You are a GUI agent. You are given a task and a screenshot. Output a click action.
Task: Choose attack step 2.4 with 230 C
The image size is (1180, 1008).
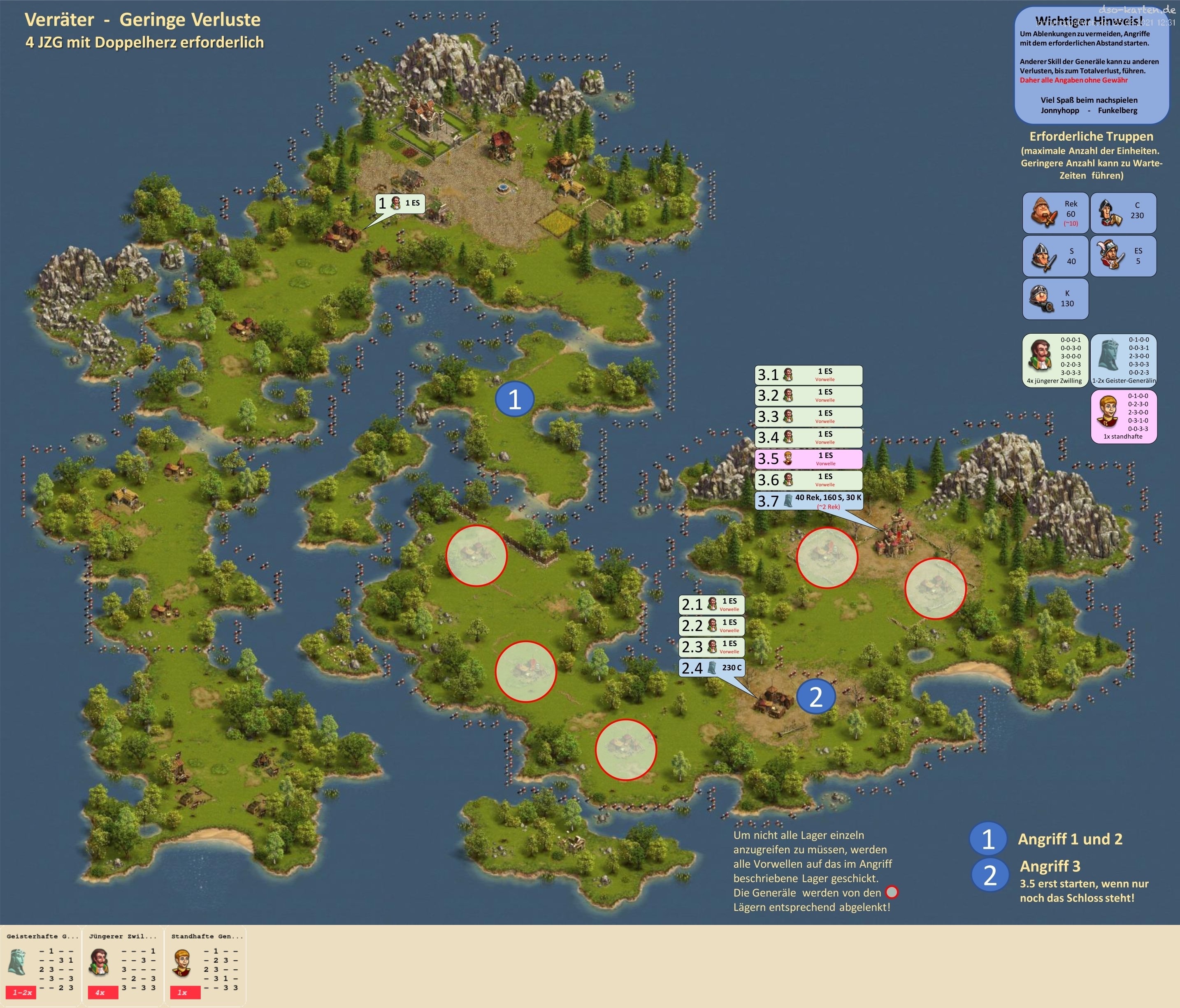pos(711,667)
